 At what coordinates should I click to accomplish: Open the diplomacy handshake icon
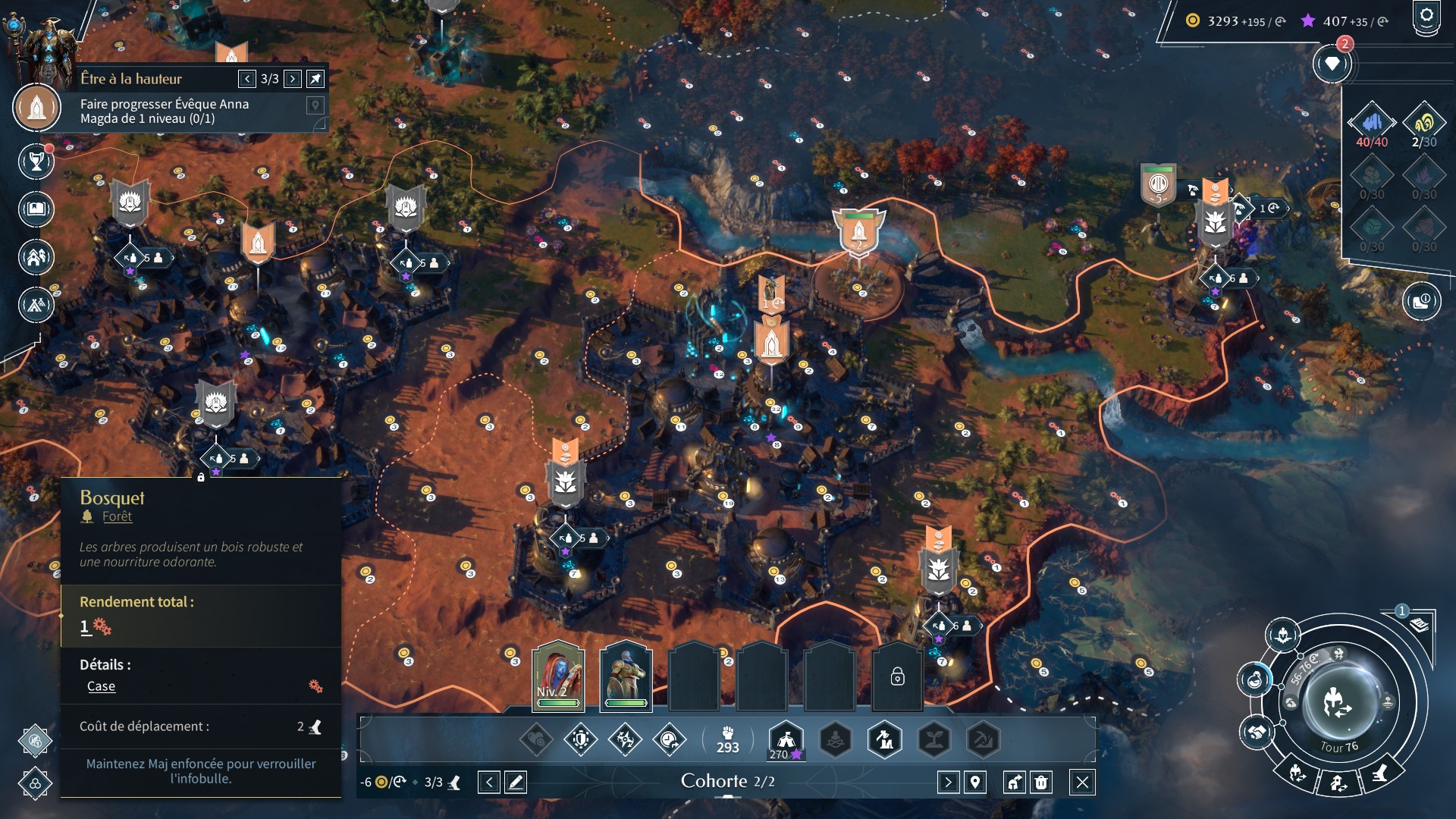[x=1256, y=733]
